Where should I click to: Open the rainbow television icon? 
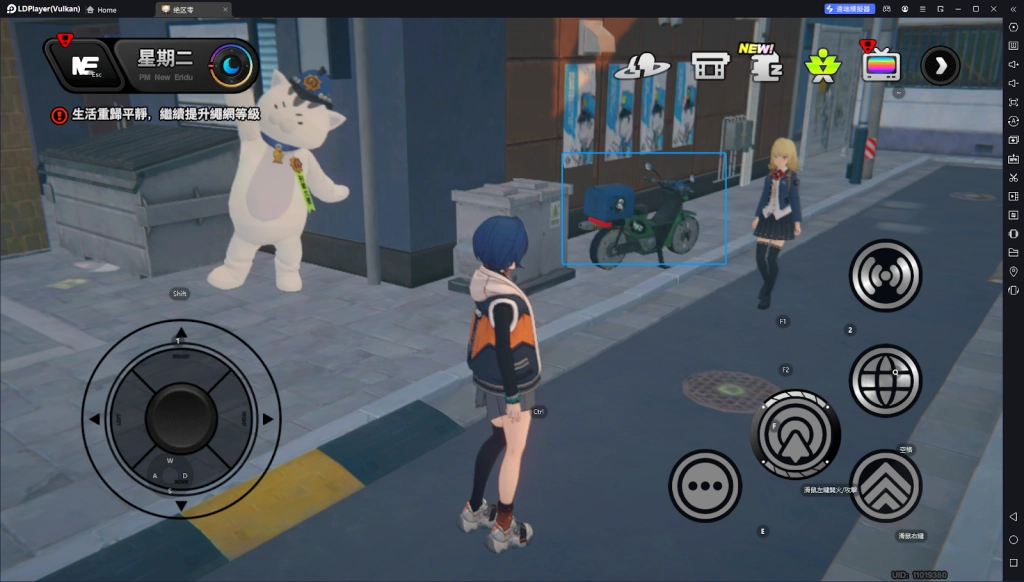click(x=881, y=66)
